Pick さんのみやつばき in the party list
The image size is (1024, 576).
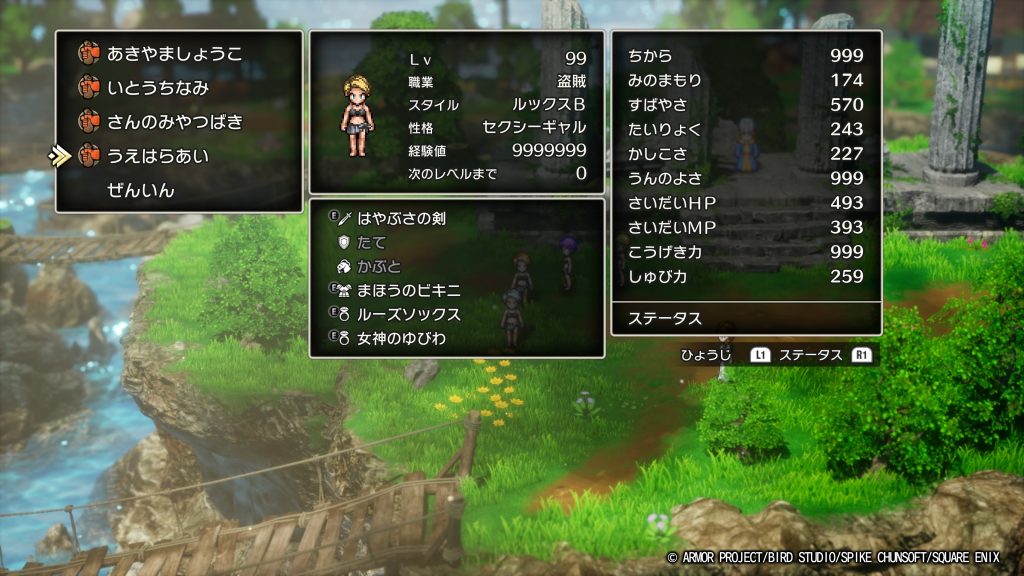[174, 122]
